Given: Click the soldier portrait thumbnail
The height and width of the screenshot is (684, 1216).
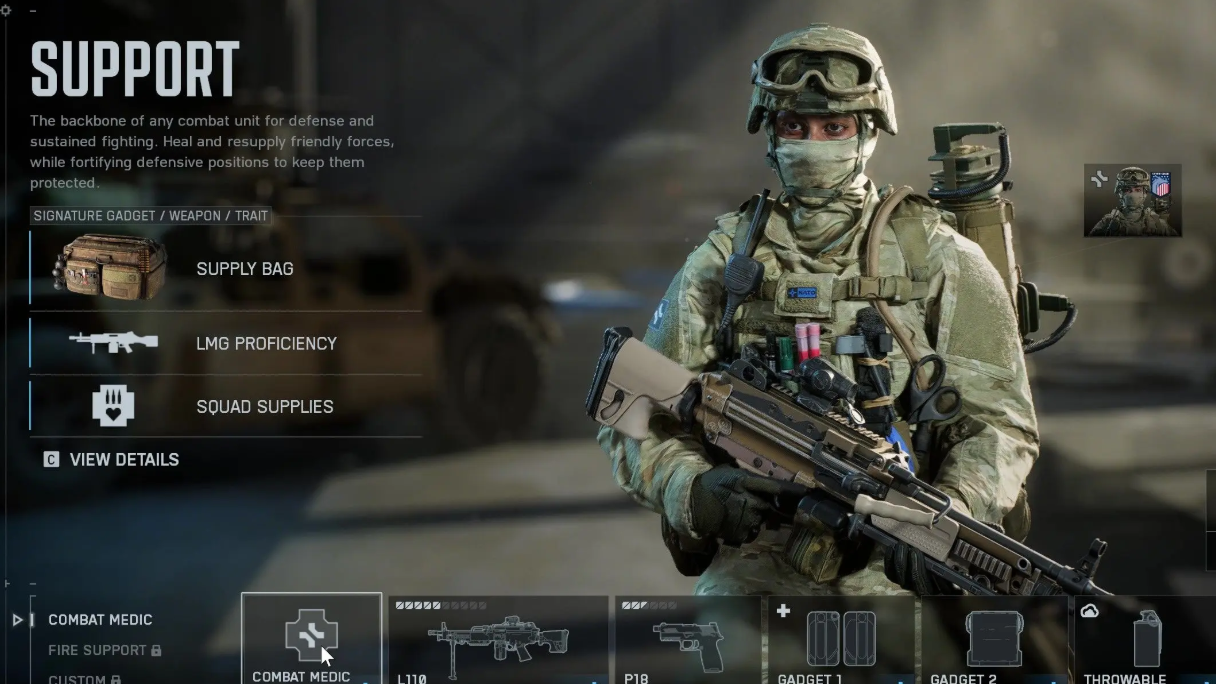Looking at the screenshot, I should (x=1132, y=201).
